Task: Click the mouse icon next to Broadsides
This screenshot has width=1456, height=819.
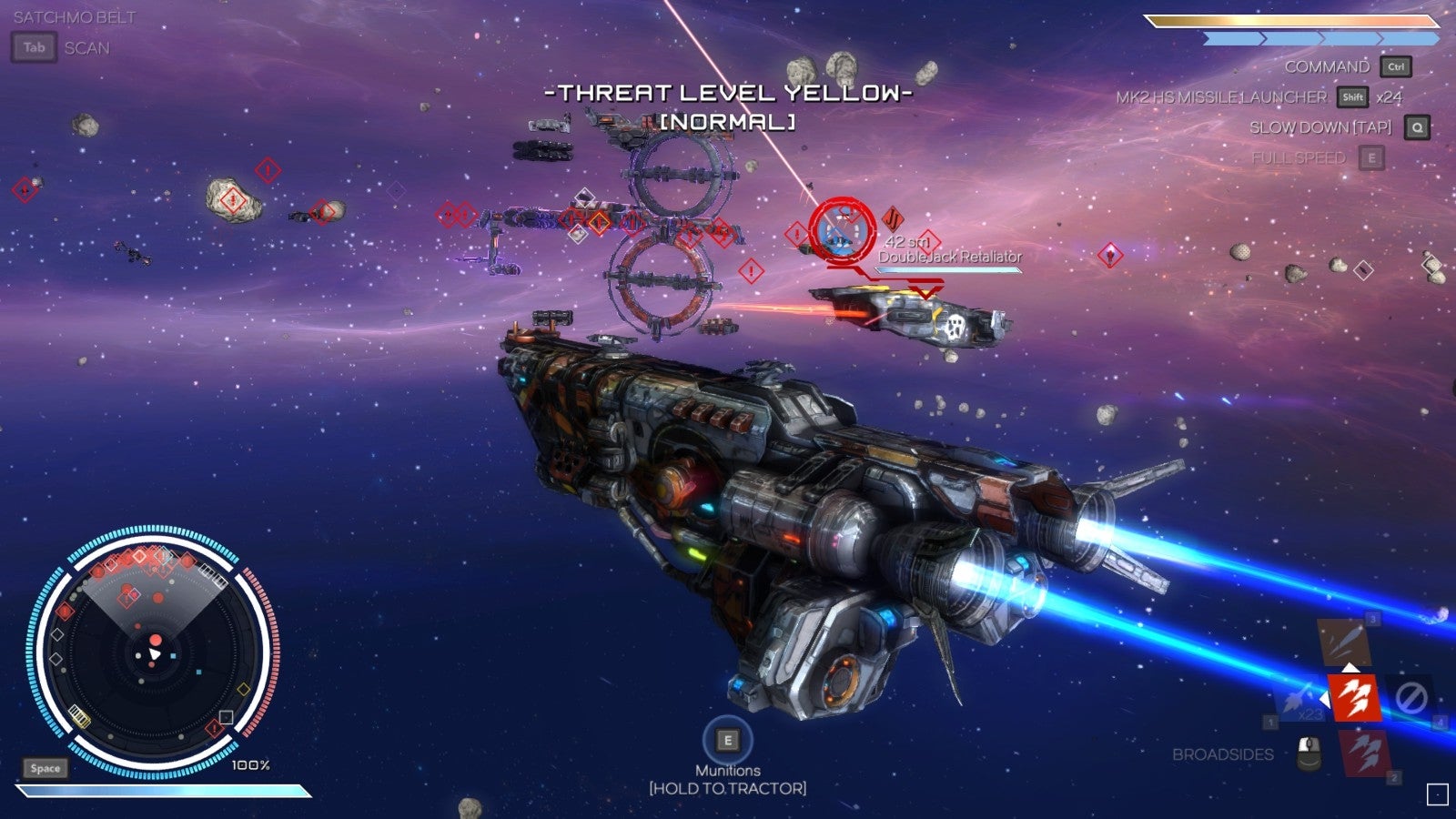Action: (1308, 752)
